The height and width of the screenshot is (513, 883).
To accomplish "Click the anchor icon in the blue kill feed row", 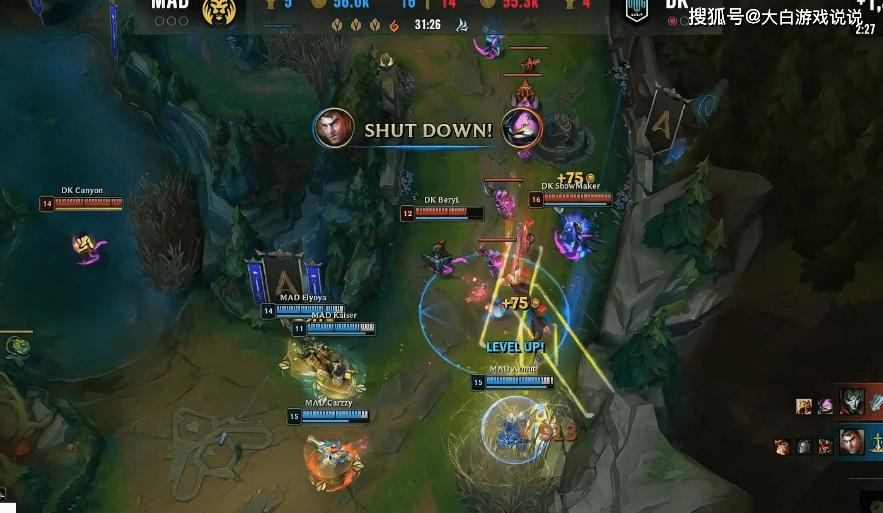I will click(x=877, y=441).
